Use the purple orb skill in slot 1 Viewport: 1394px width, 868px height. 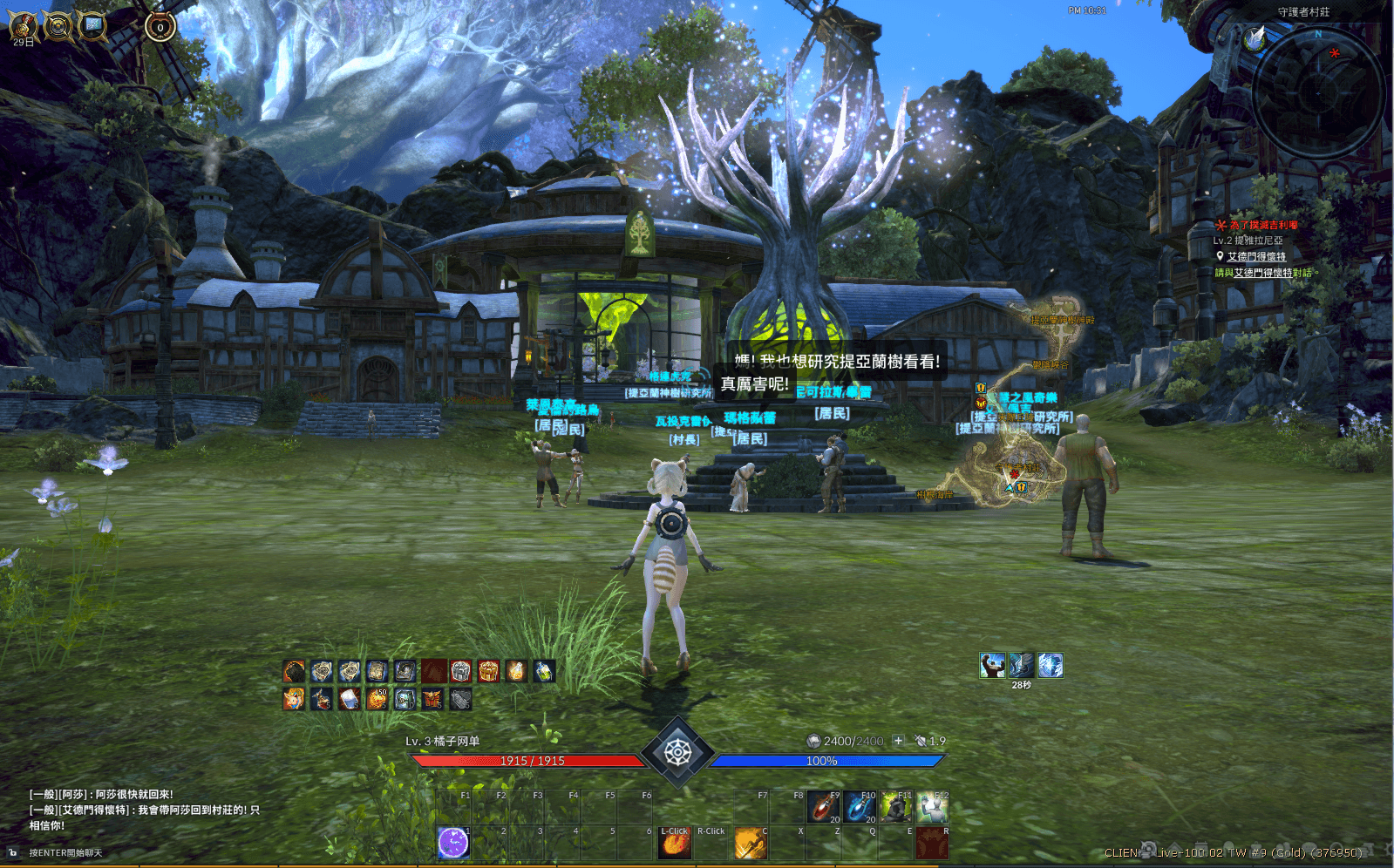click(x=453, y=843)
